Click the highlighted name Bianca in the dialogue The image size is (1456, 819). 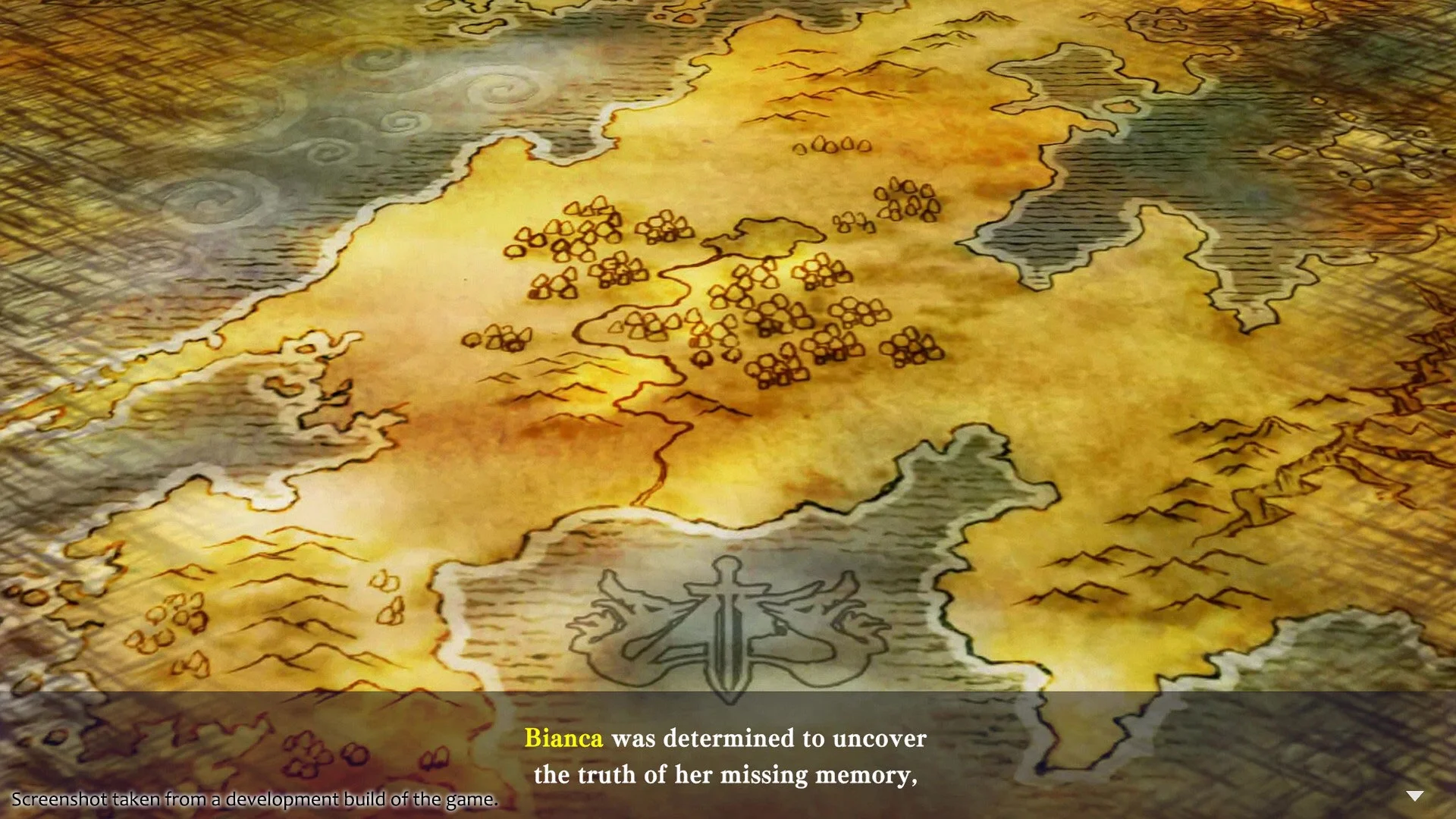point(565,738)
